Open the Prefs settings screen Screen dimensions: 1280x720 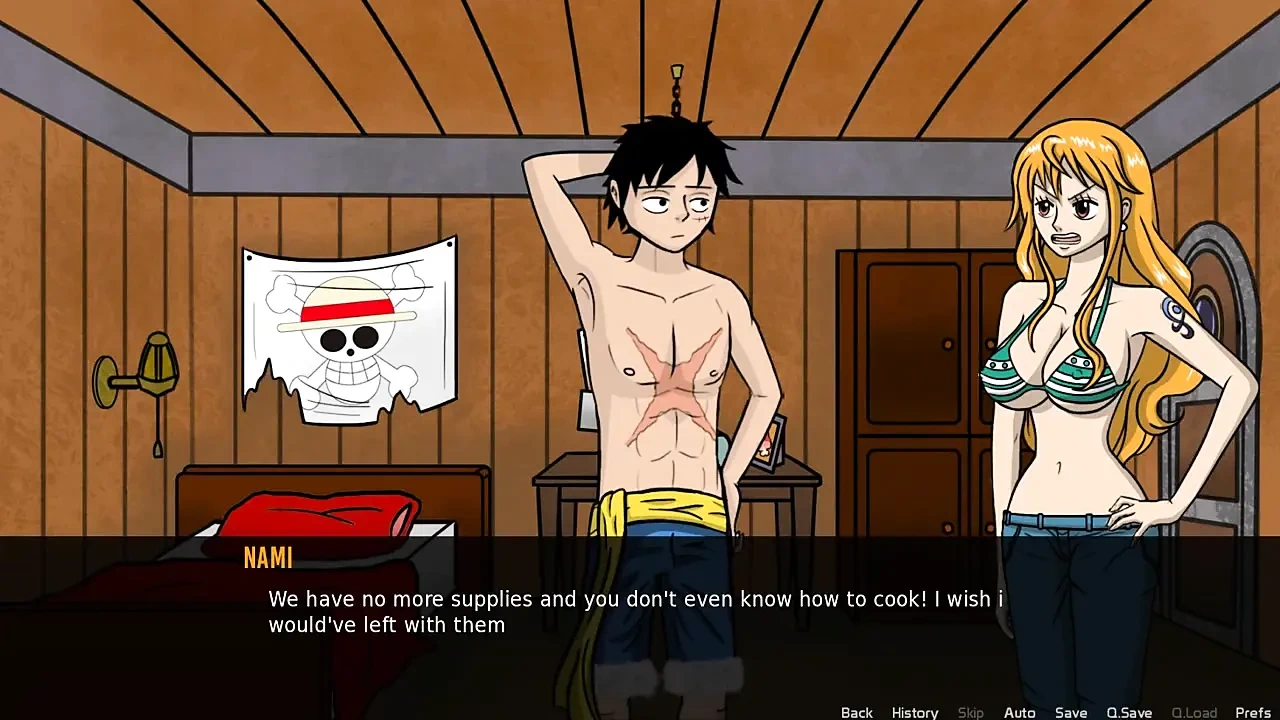[1253, 712]
